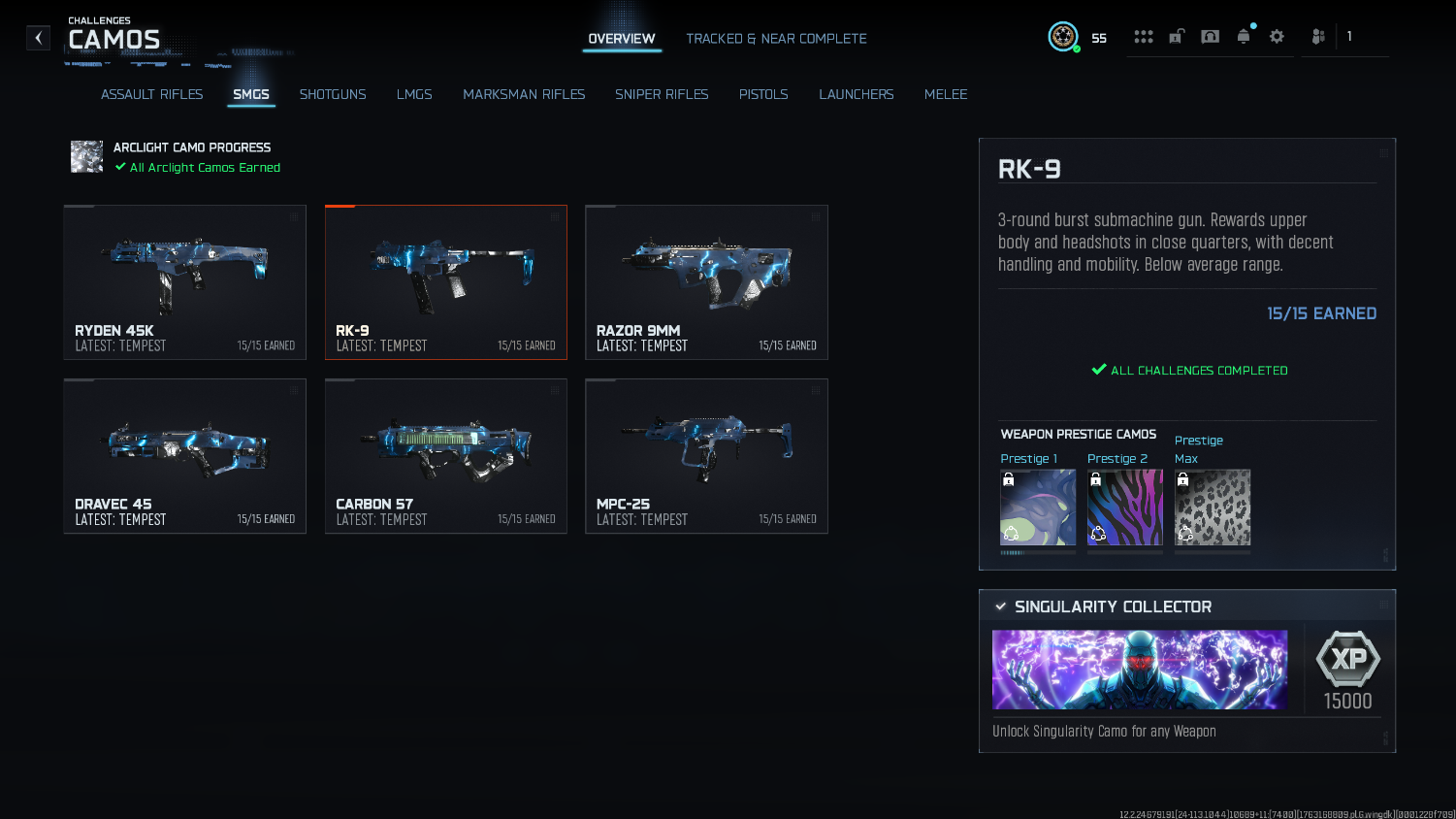The width and height of the screenshot is (1456, 819).
Task: Select the Carbon 57 weapon card
Action: pos(446,456)
